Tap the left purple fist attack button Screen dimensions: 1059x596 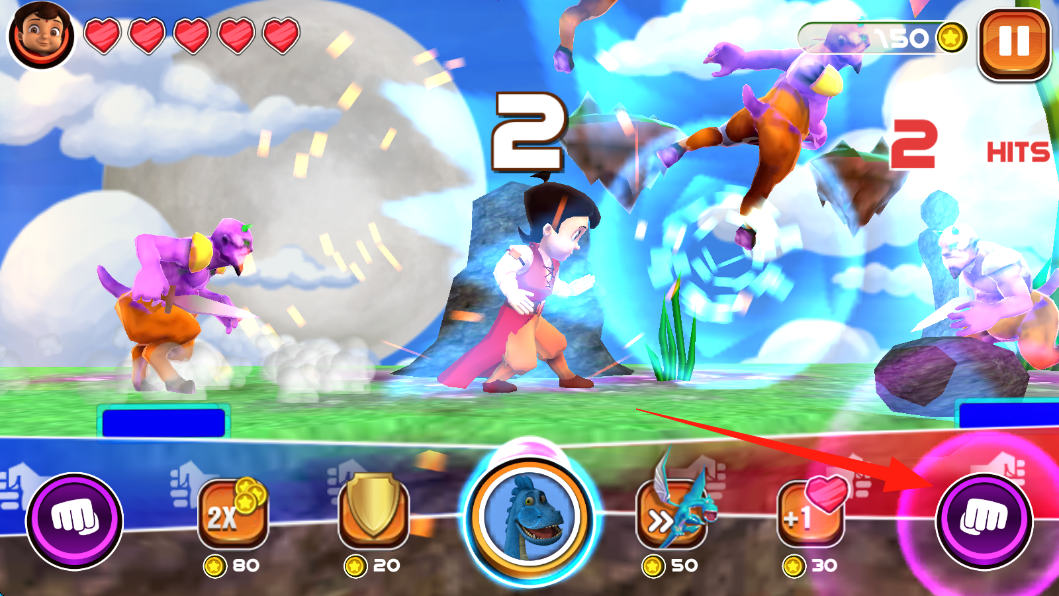(x=74, y=520)
